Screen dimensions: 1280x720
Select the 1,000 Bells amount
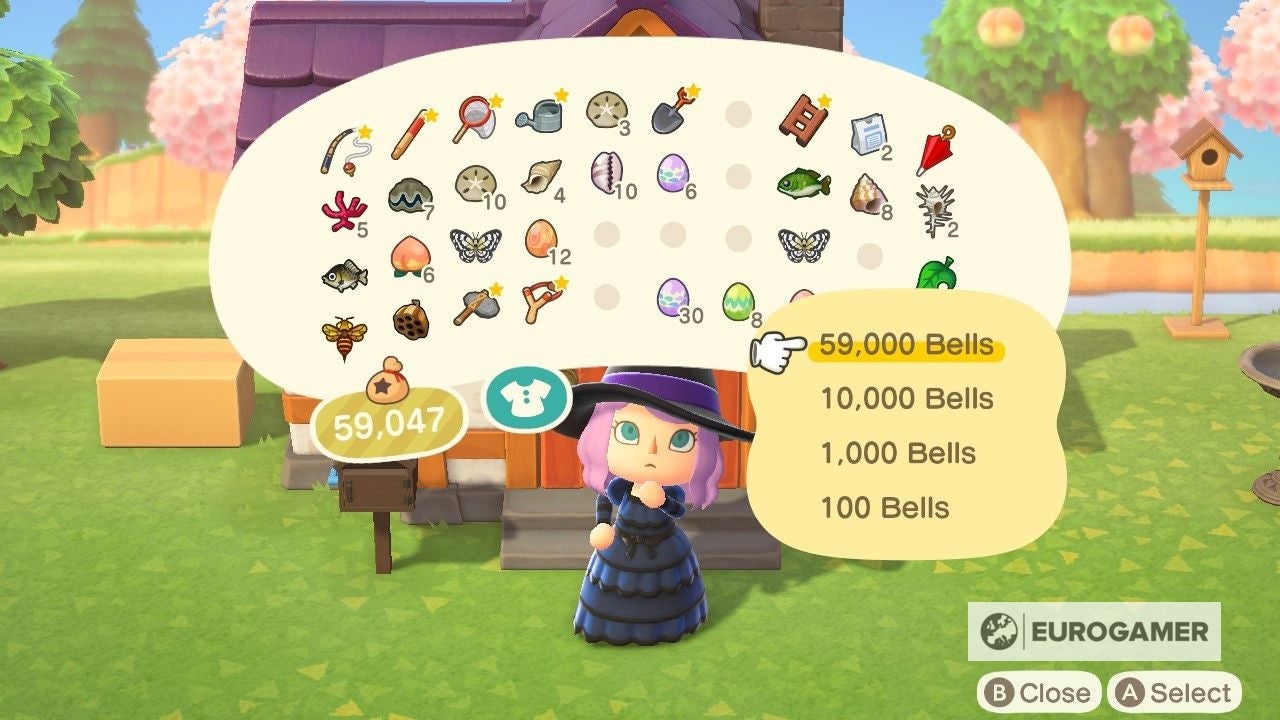pos(897,453)
